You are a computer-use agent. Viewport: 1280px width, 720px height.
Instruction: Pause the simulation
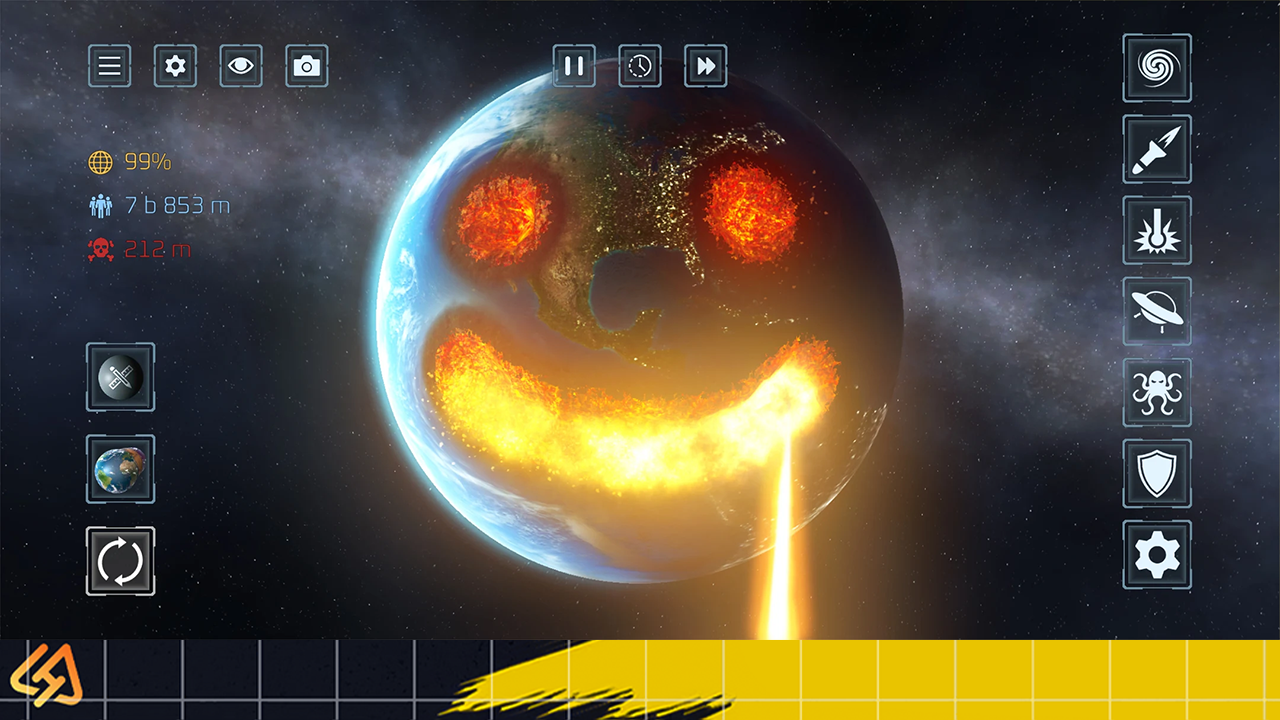coord(574,66)
